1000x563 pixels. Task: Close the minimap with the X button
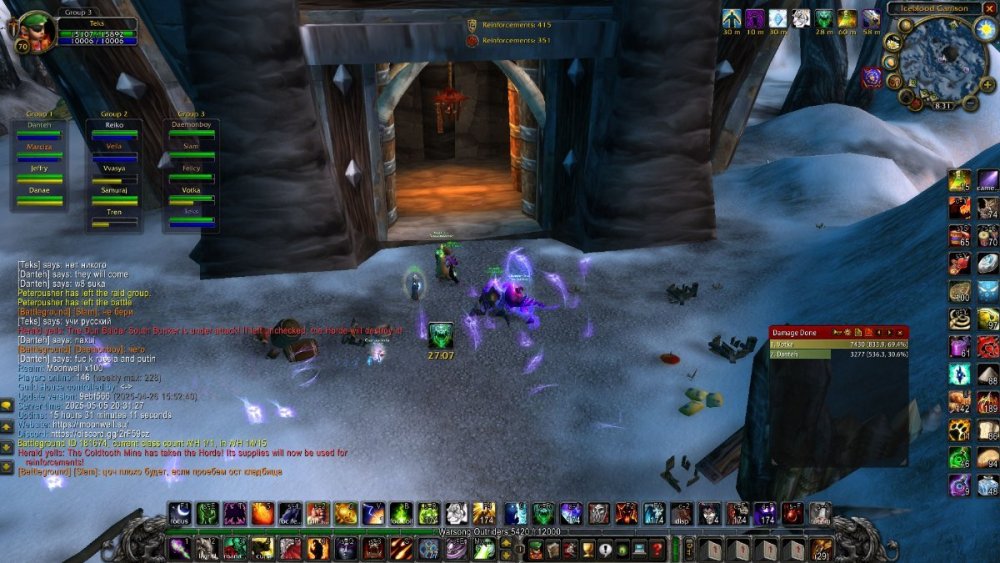pyautogui.click(x=989, y=9)
